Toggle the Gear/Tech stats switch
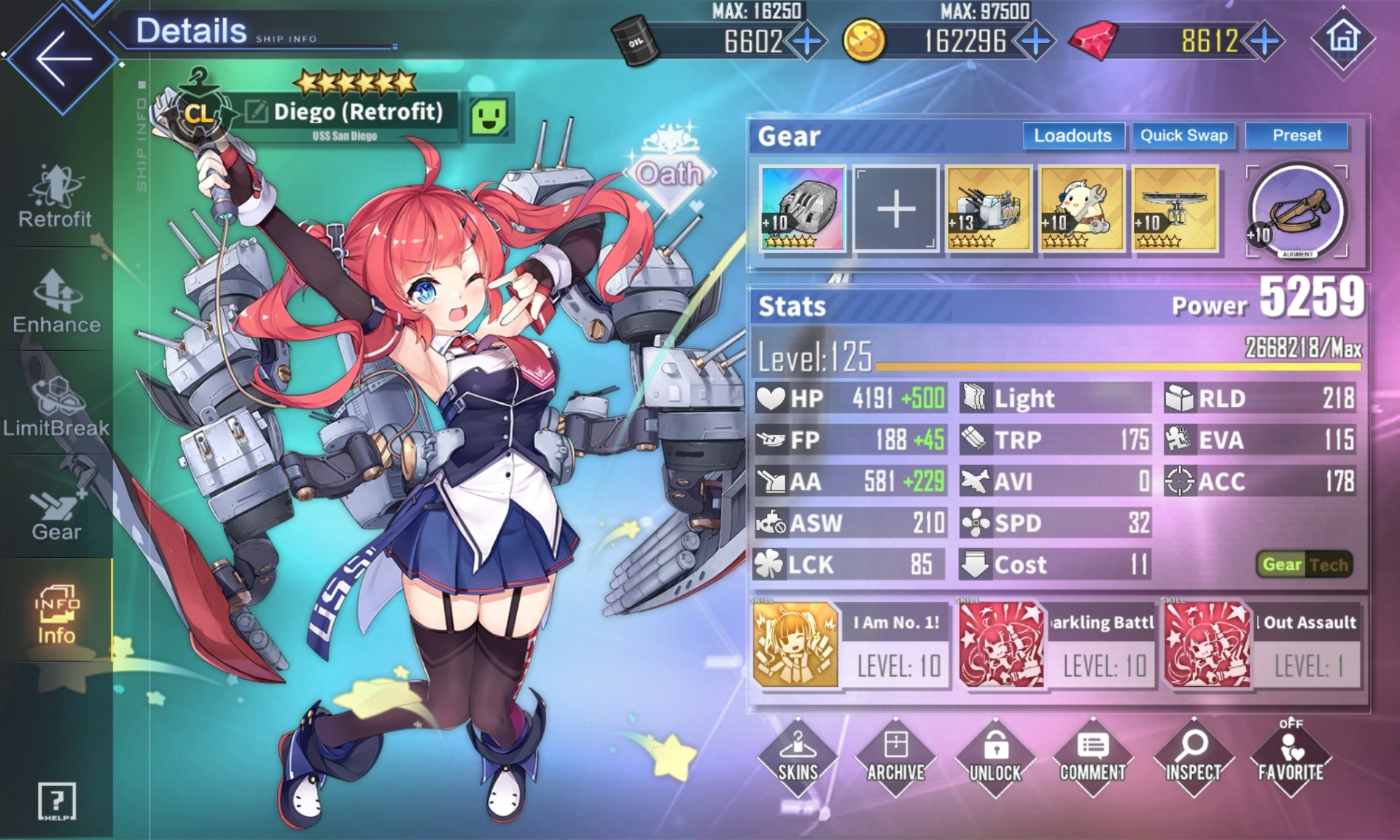The width and height of the screenshot is (1400, 840). point(1304,564)
